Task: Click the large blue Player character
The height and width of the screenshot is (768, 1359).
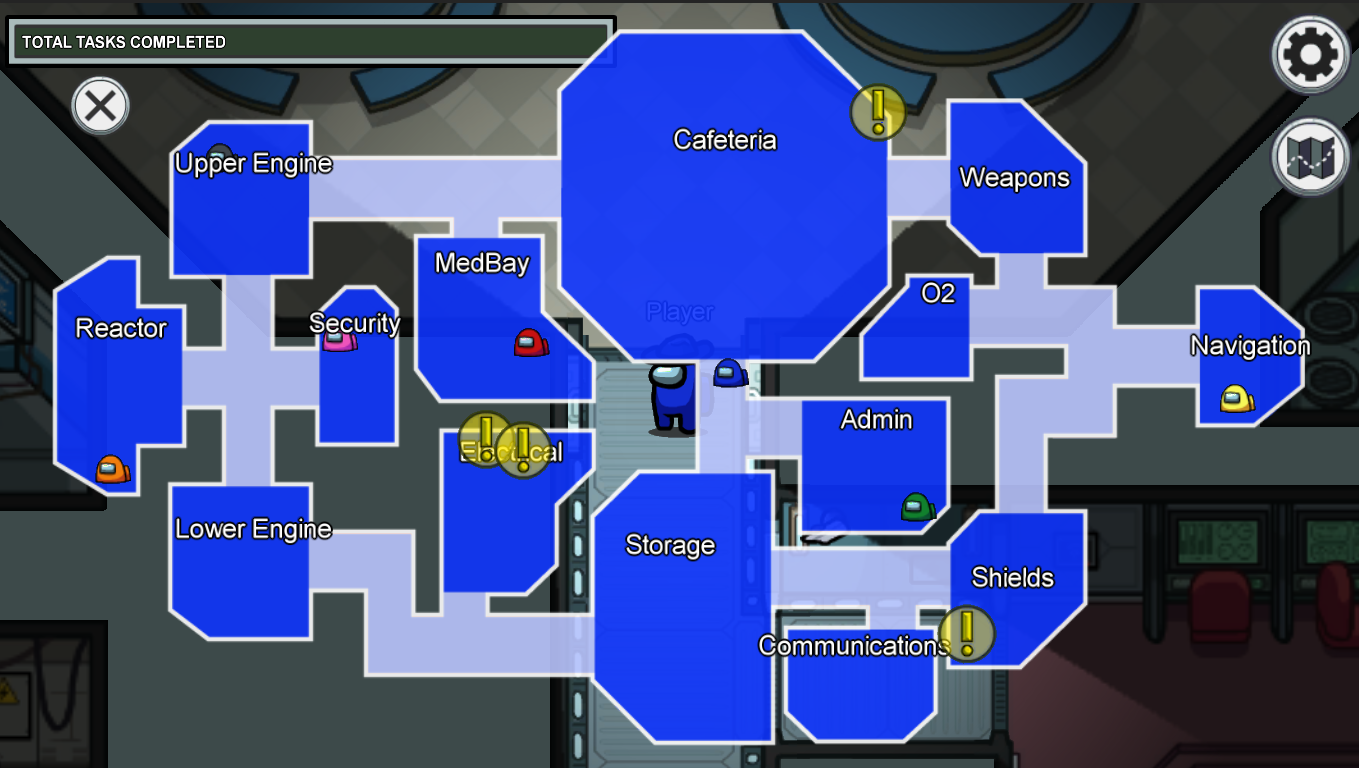Action: tap(674, 398)
